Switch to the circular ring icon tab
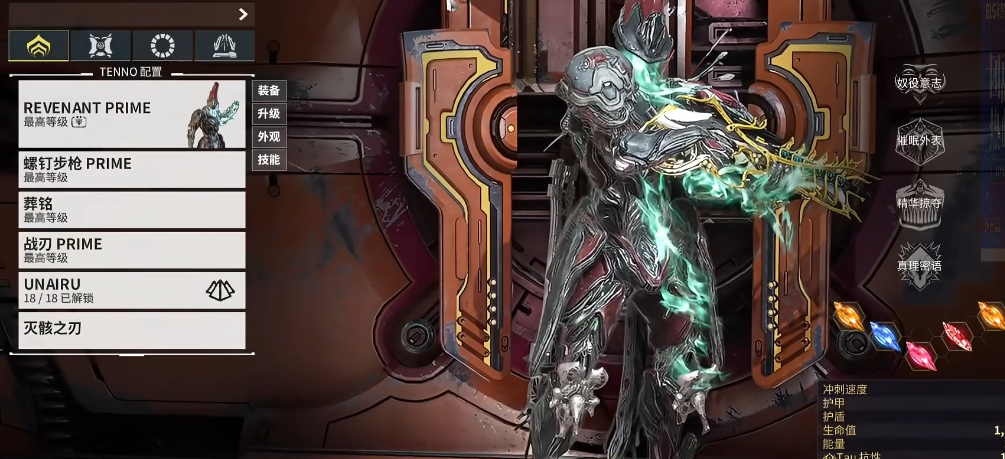This screenshot has width=1005, height=459. (x=163, y=45)
